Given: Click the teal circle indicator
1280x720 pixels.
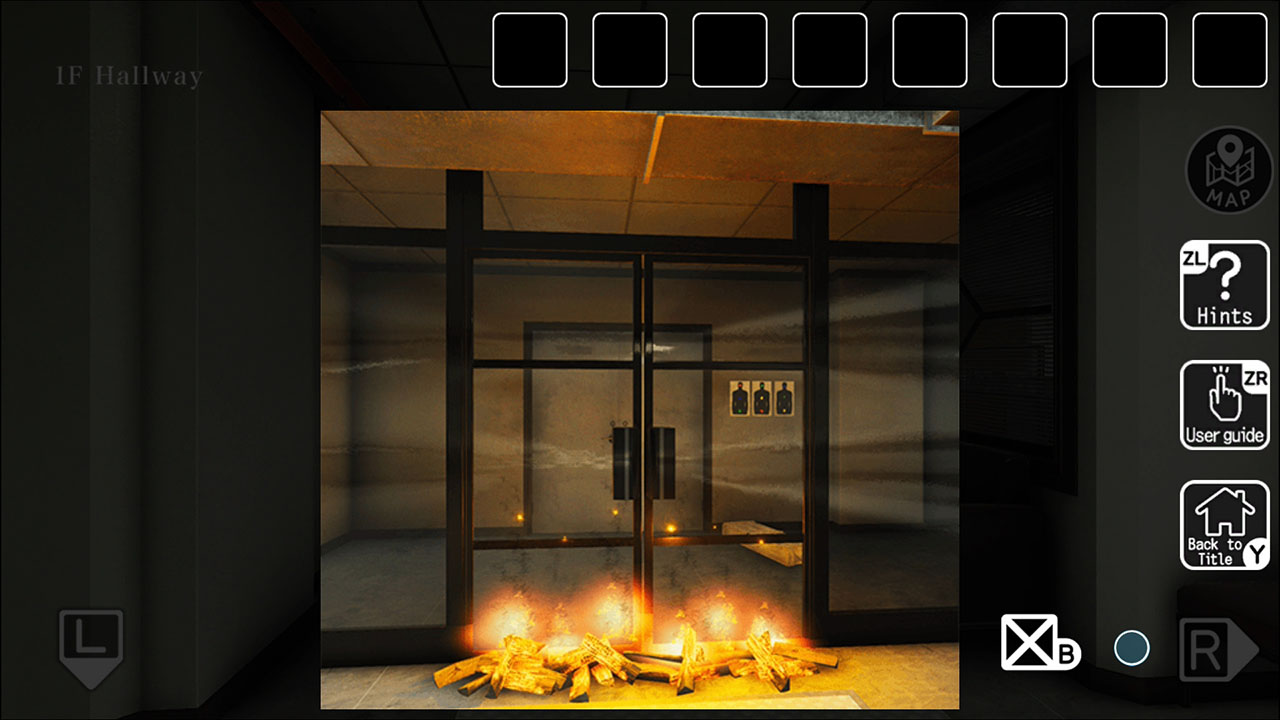Looking at the screenshot, I should pyautogui.click(x=1131, y=647).
